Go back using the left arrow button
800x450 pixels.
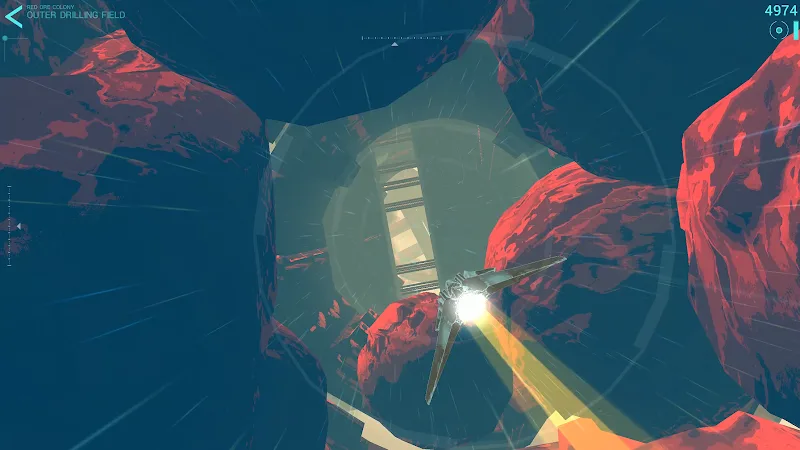[x=13, y=16]
